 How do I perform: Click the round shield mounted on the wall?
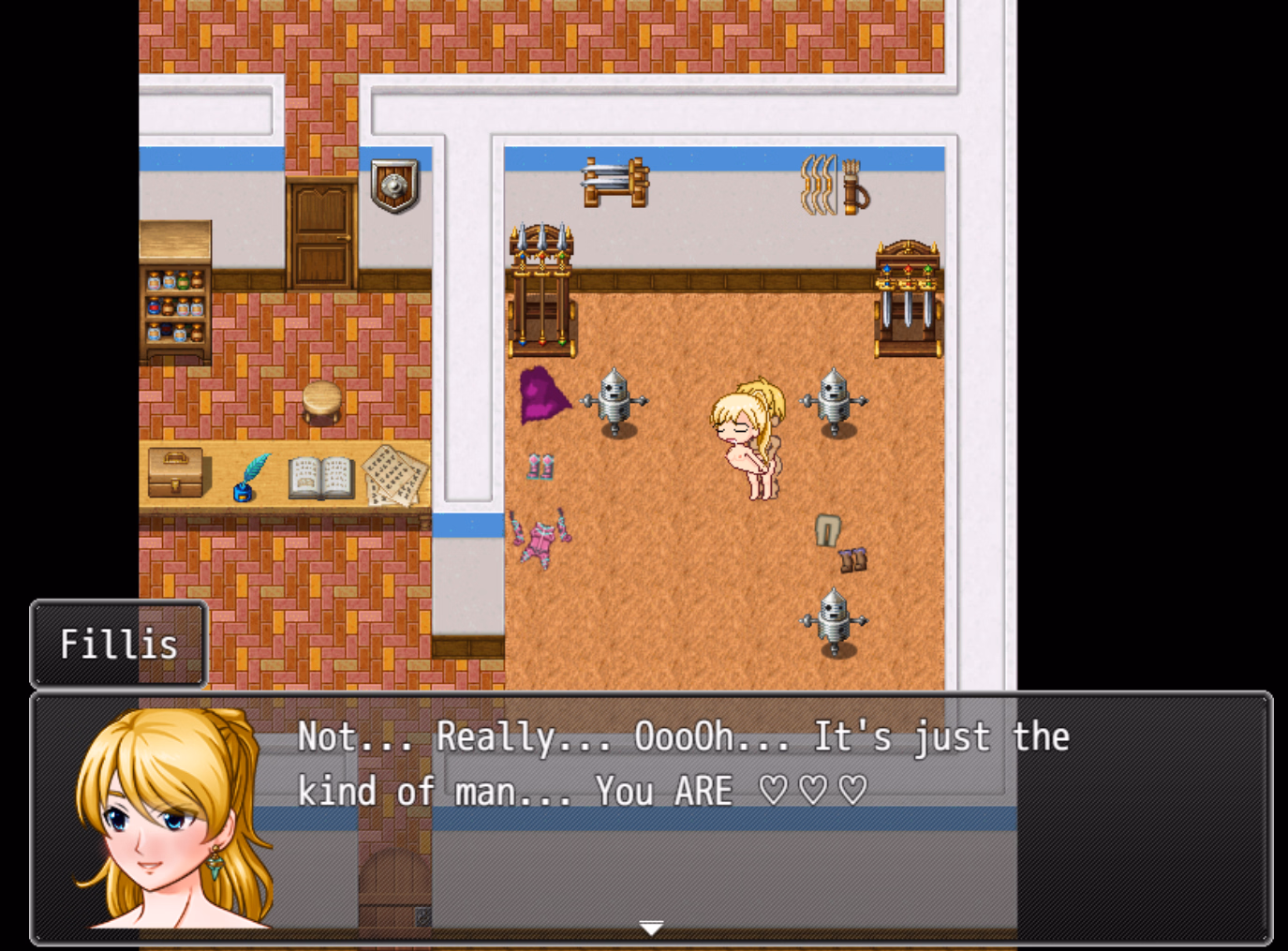393,185
